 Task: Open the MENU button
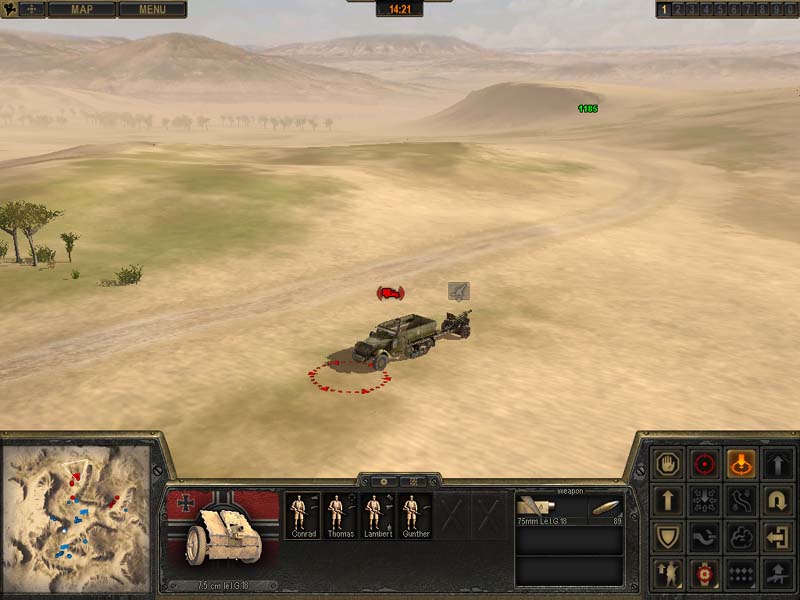pos(152,10)
